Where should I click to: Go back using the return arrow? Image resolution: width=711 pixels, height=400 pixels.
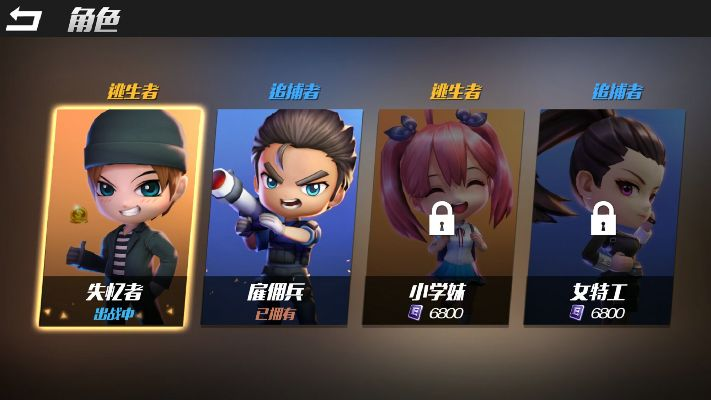24,19
